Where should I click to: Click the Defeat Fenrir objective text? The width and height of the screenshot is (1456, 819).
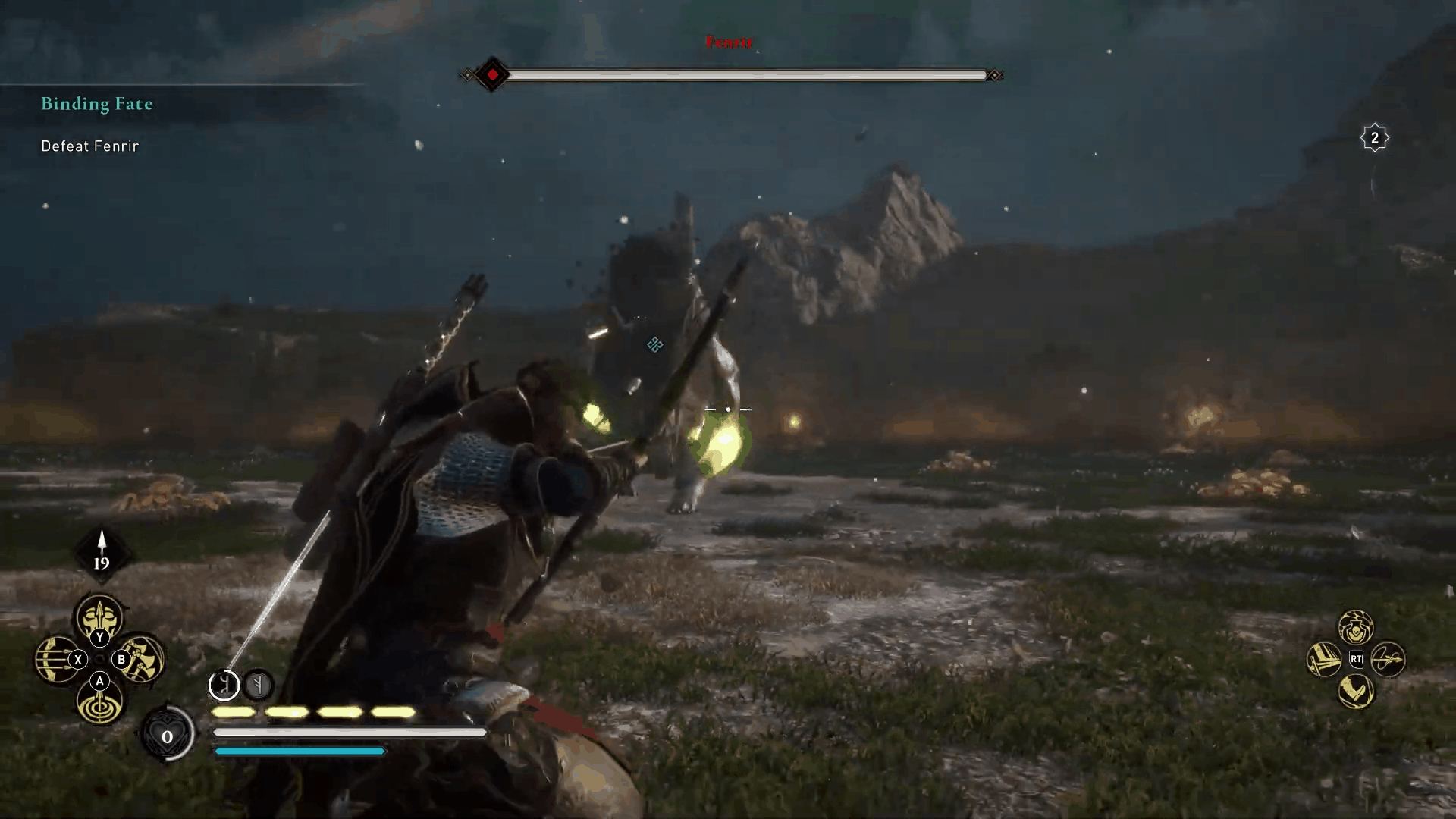point(89,146)
